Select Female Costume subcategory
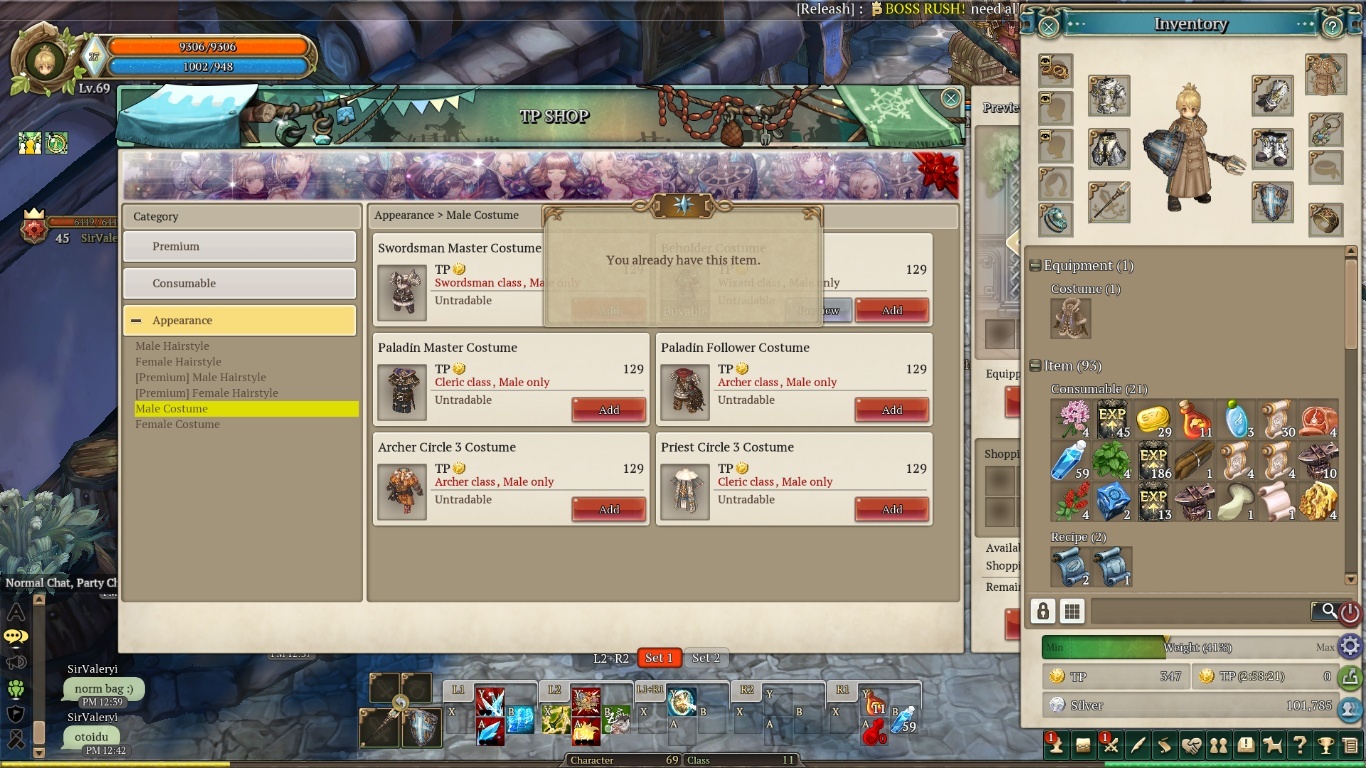This screenshot has height=768, width=1366. [x=177, y=424]
